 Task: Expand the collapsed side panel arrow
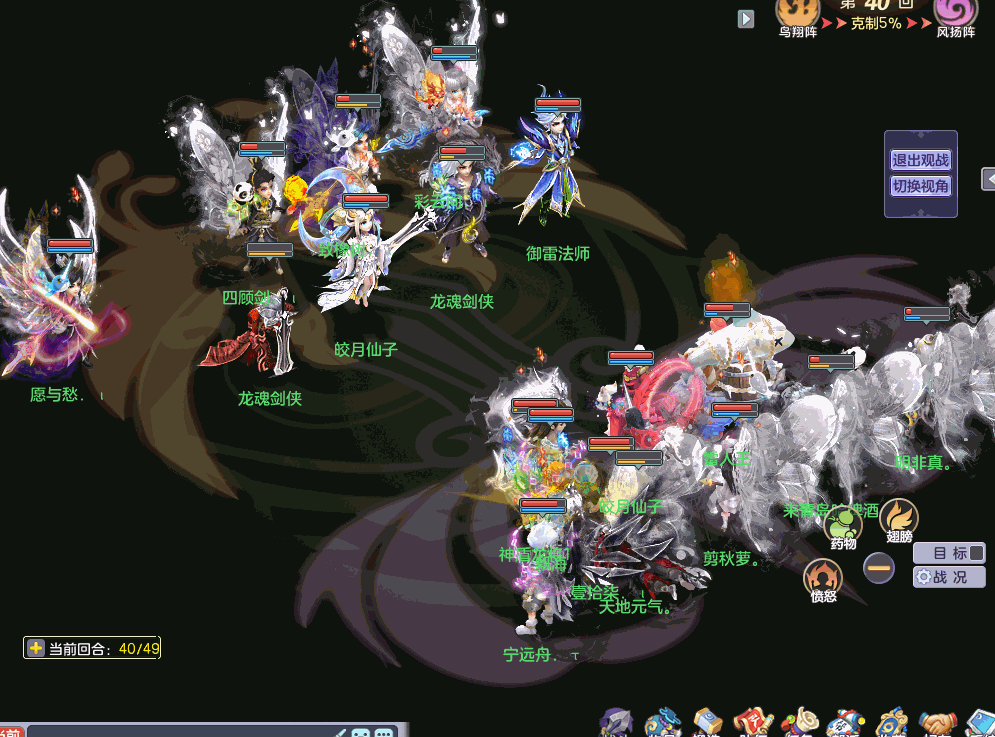click(x=989, y=179)
